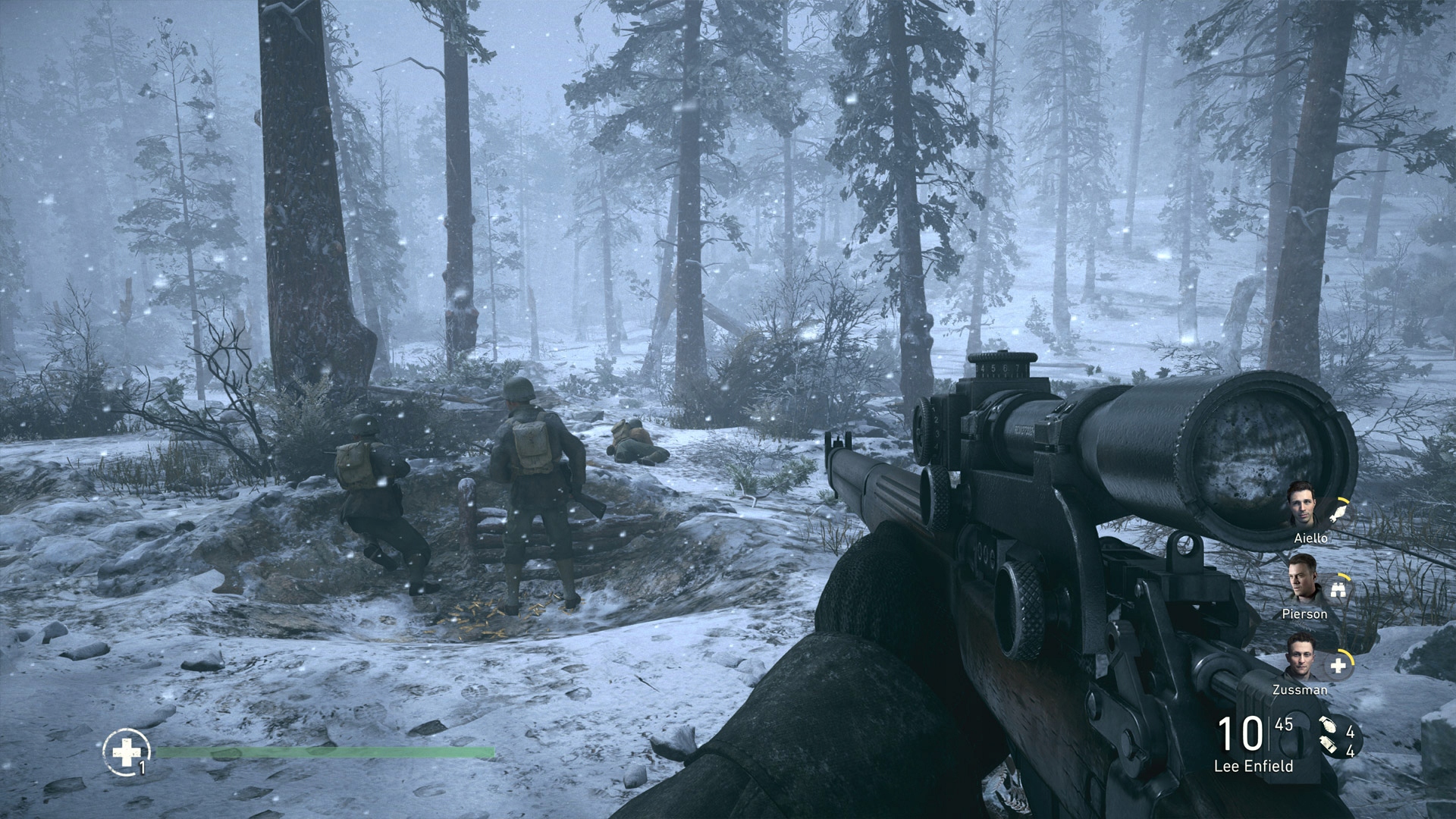Select Pierson's binoculars ability icon
This screenshot has width=1456, height=819.
pos(1338,590)
